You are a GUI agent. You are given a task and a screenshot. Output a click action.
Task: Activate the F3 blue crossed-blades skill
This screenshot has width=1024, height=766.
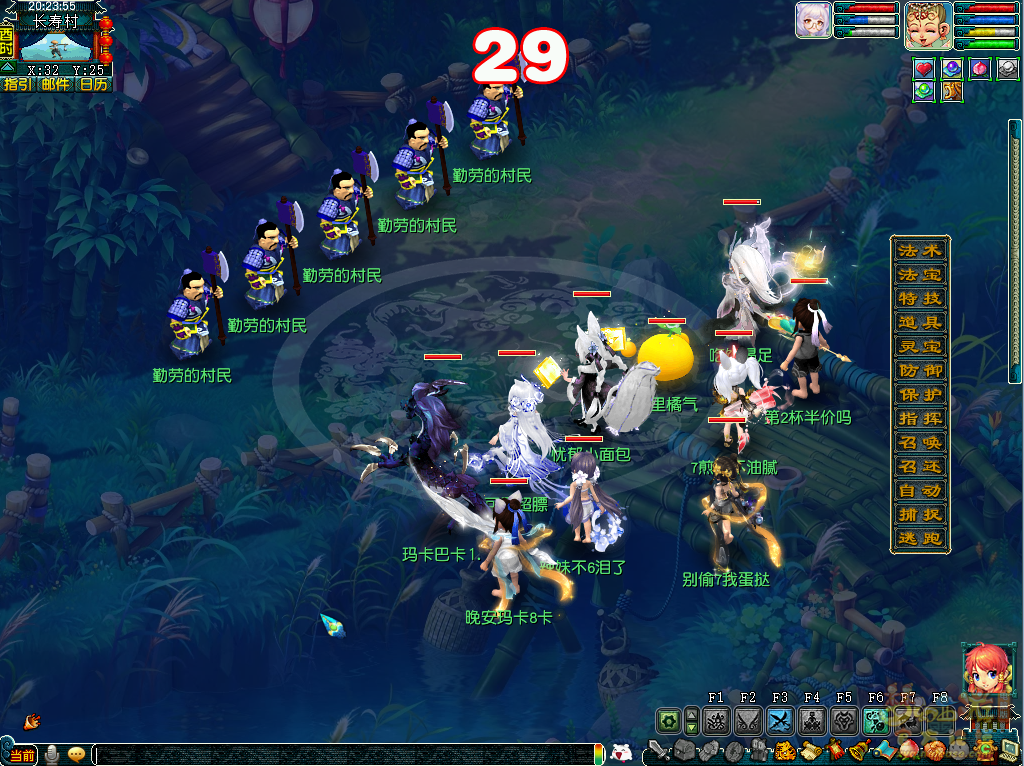pos(780,720)
